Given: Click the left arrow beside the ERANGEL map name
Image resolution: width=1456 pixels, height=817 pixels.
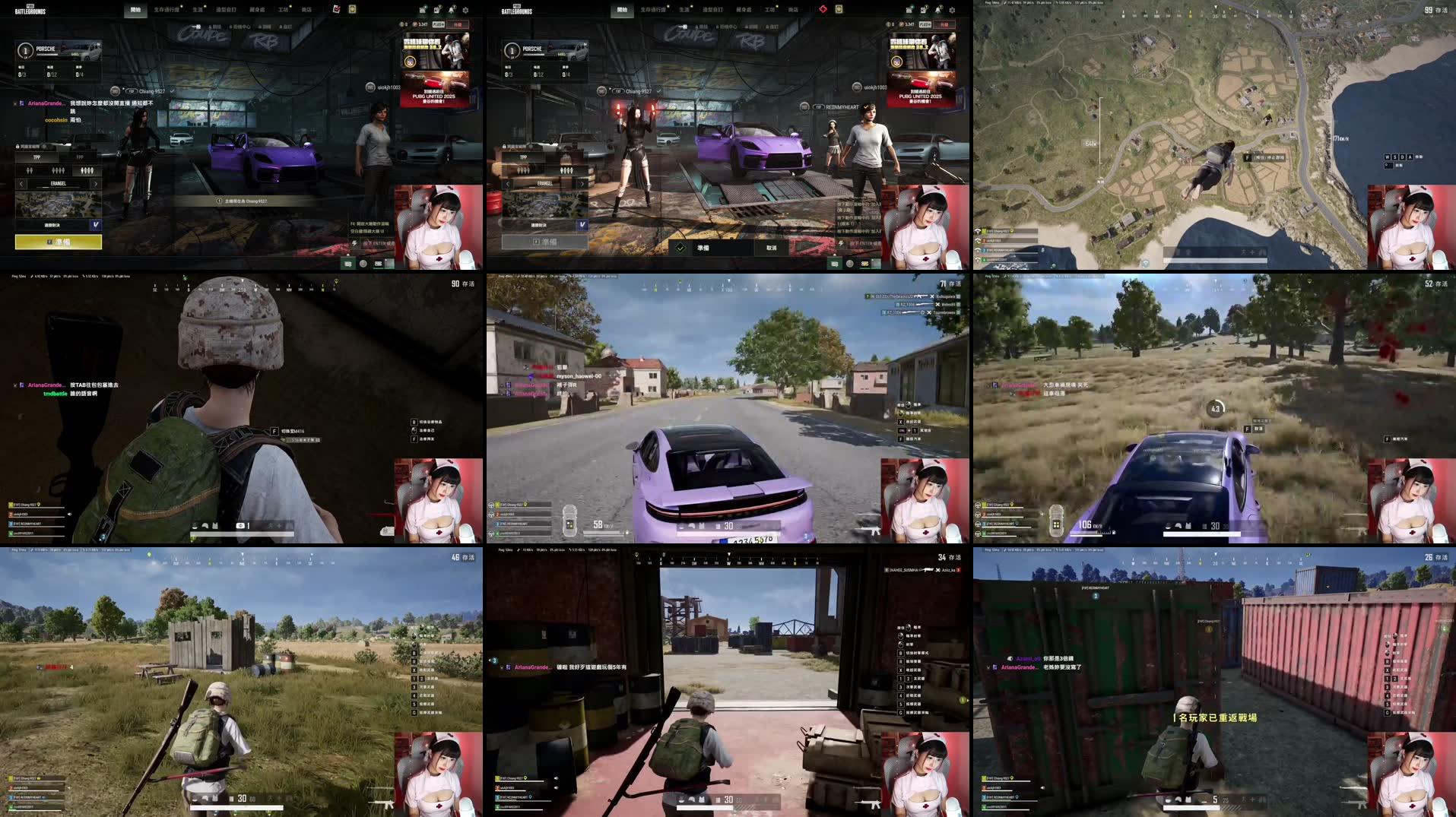Looking at the screenshot, I should [21, 184].
